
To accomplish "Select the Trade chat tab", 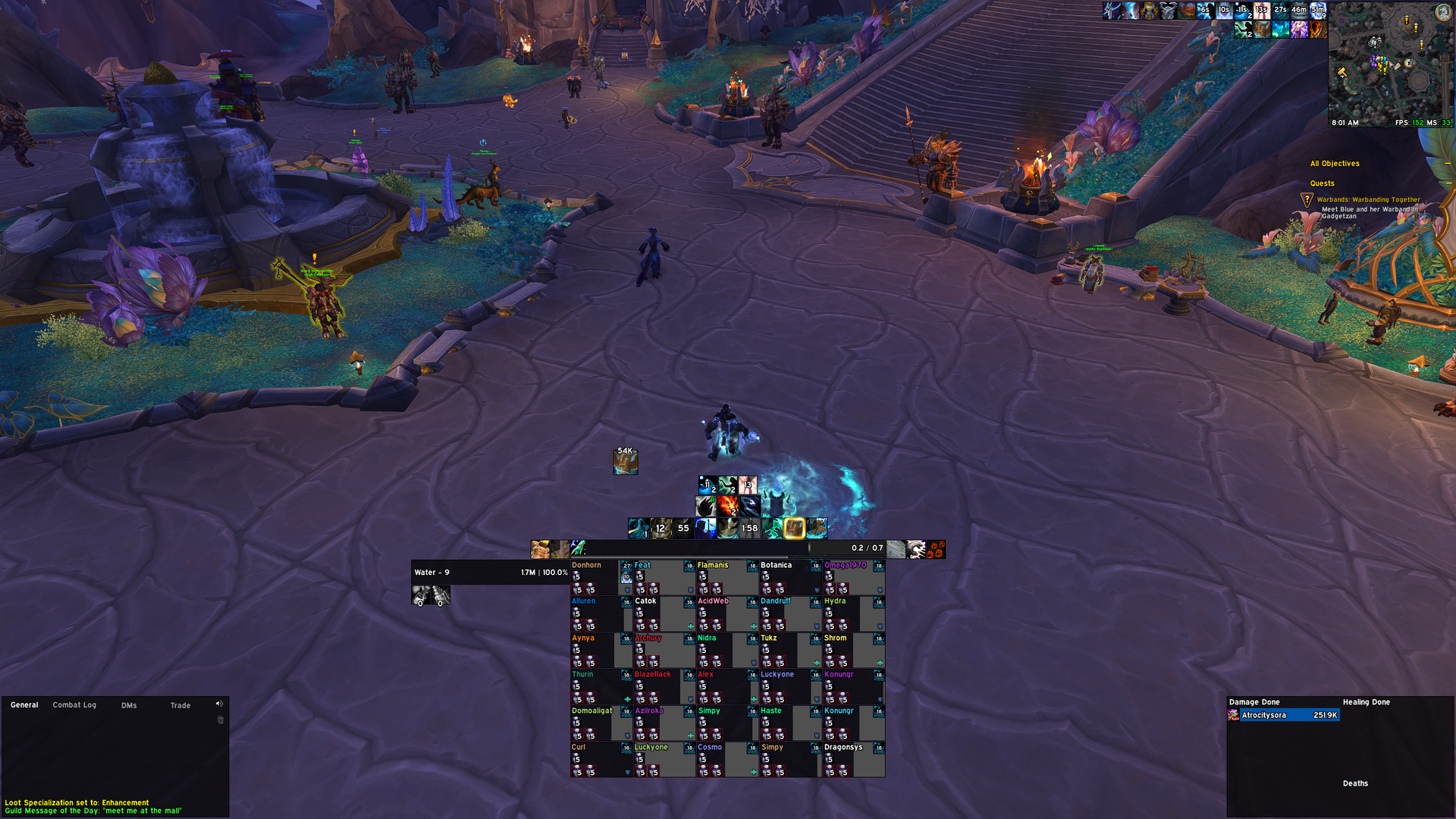I will point(180,705).
